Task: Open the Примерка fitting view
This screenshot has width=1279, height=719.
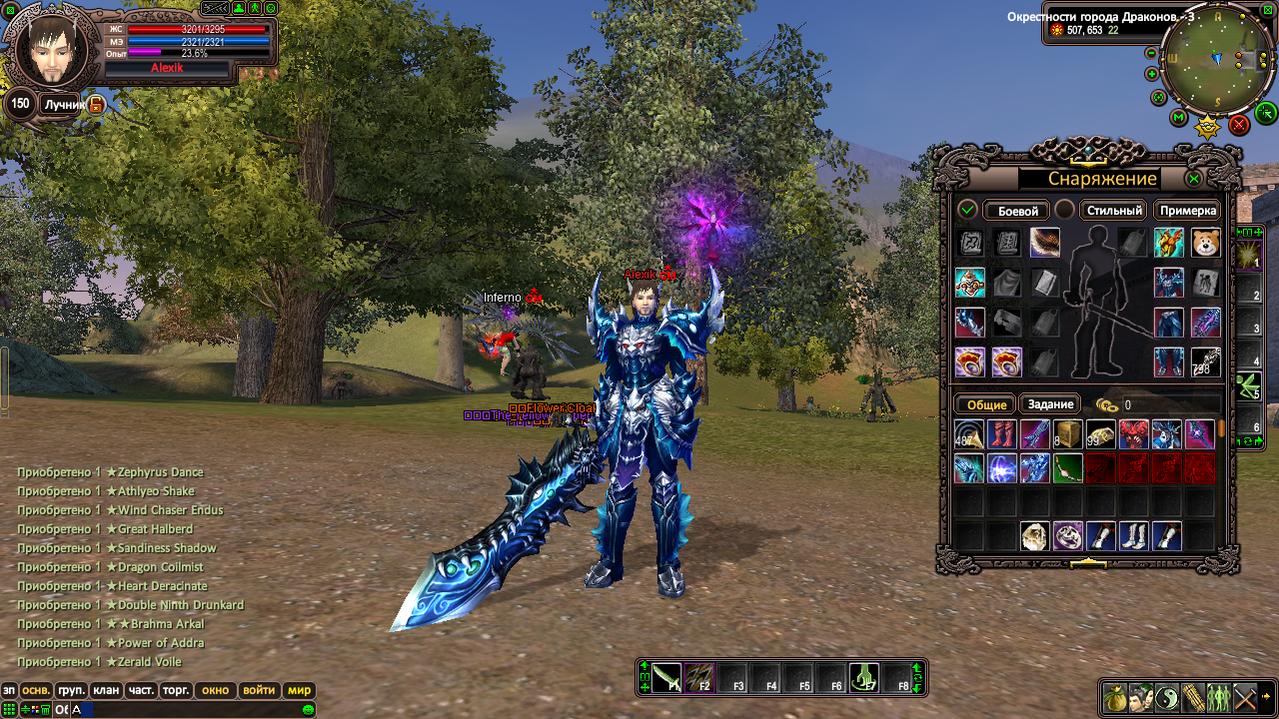Action: [1188, 211]
